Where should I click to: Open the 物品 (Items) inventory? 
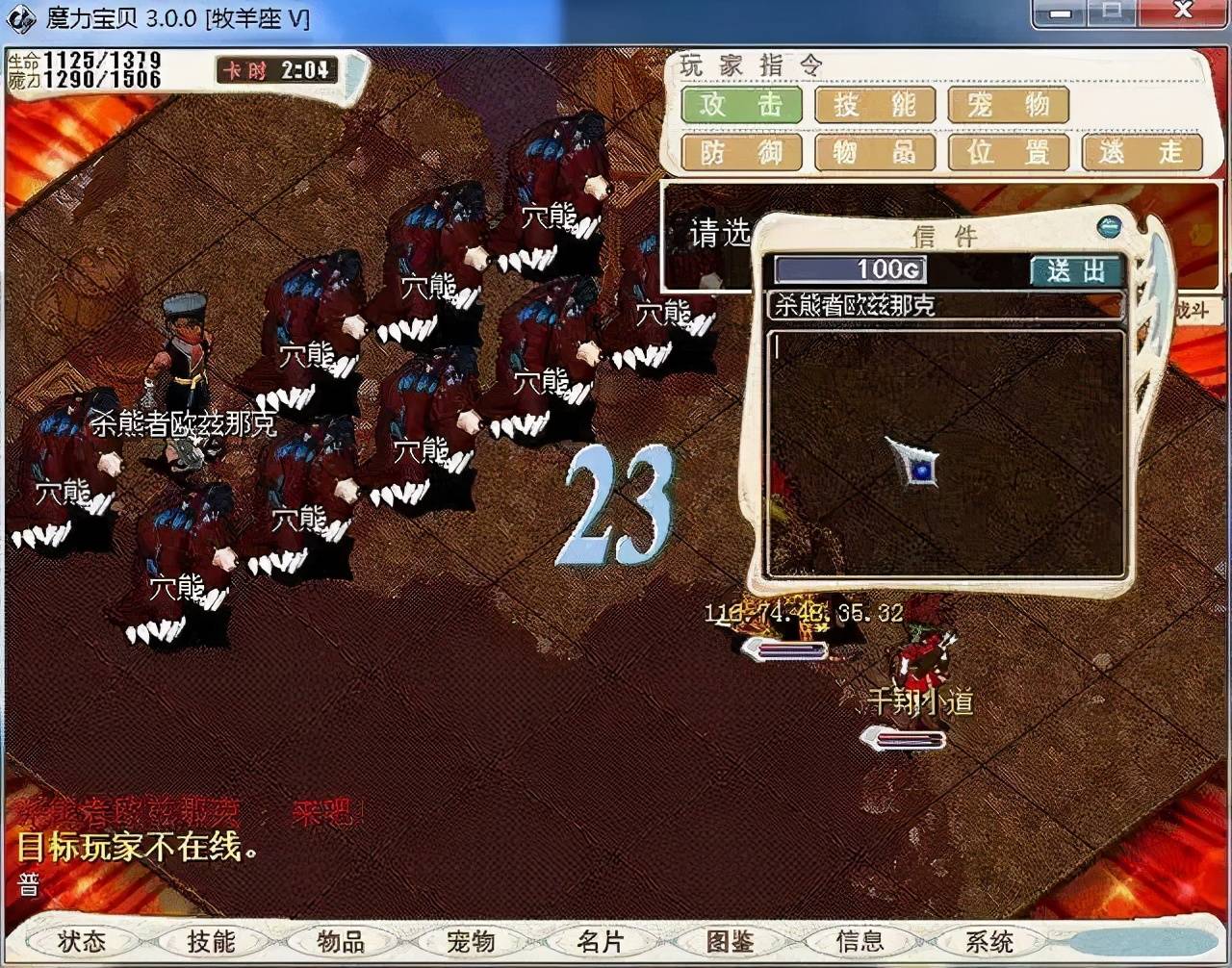point(342,942)
